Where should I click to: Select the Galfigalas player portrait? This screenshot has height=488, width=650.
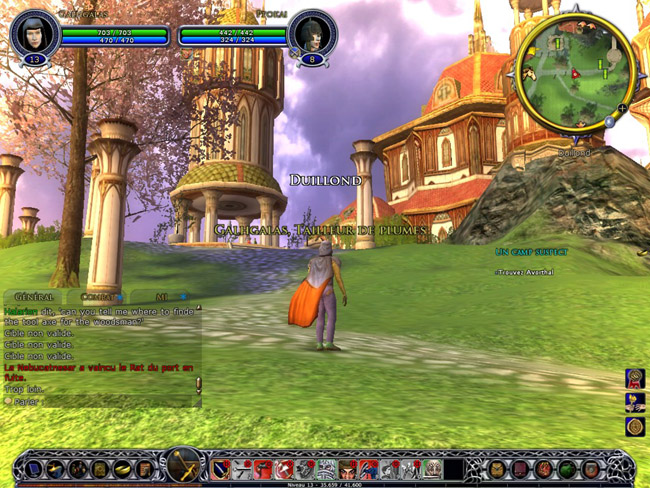[x=34, y=33]
